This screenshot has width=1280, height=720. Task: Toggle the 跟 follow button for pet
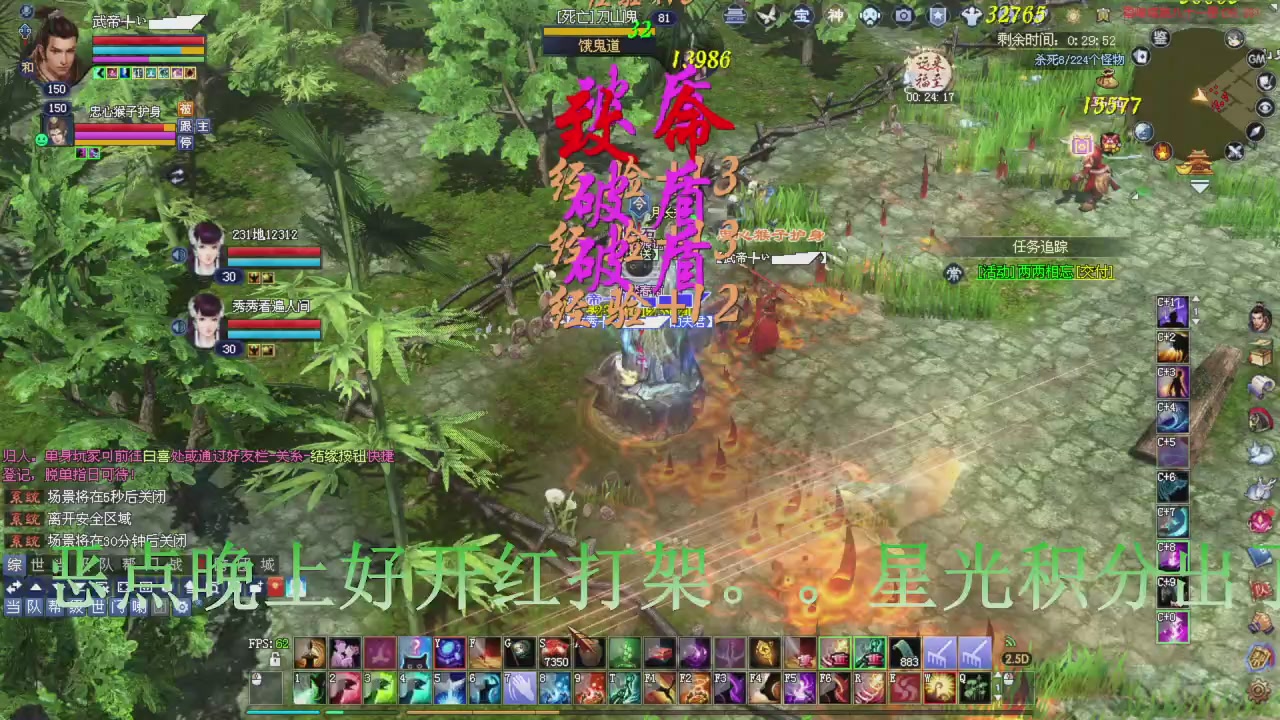tap(186, 127)
